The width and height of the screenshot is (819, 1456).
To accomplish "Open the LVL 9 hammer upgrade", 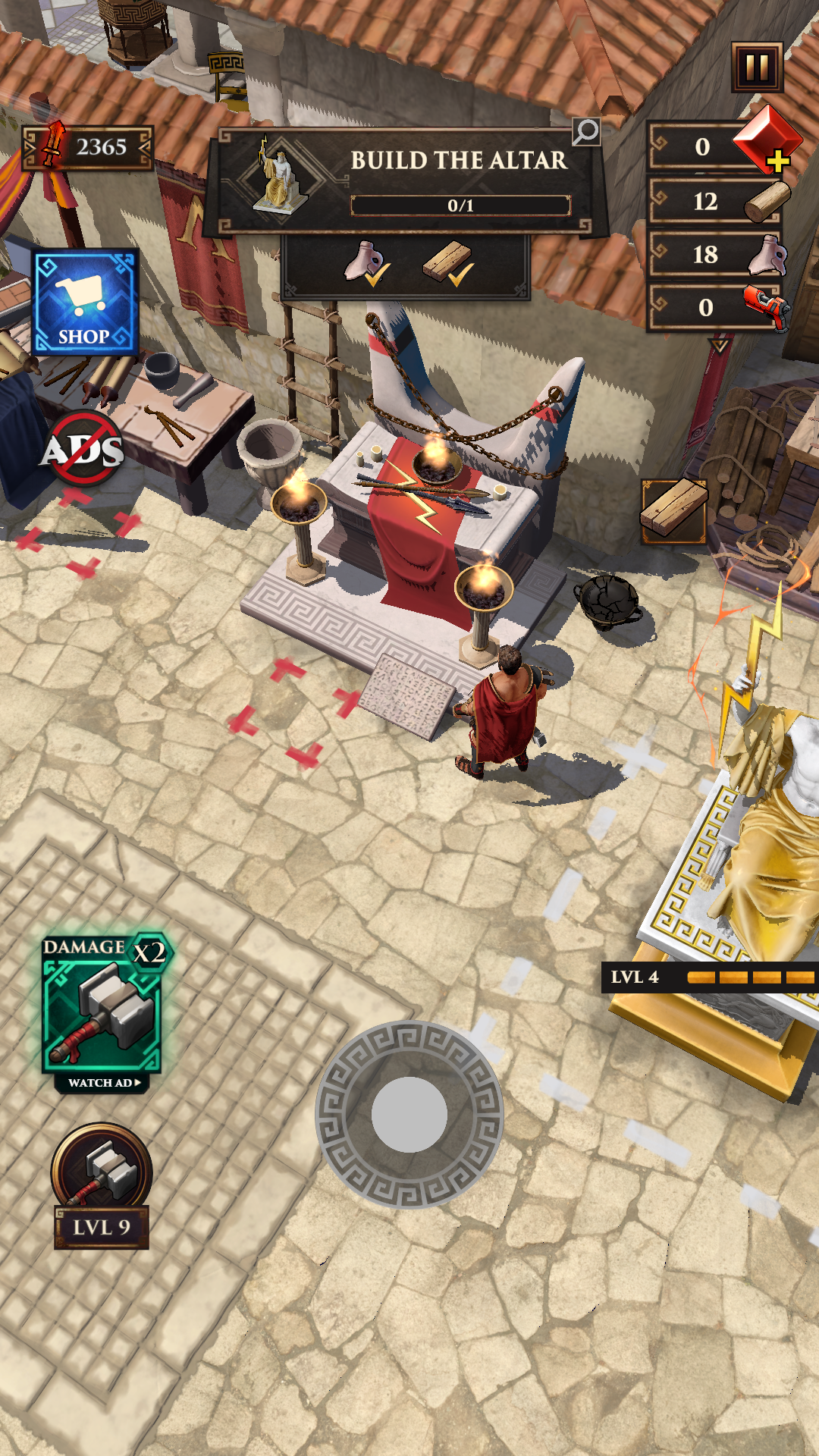I will pos(102,1185).
